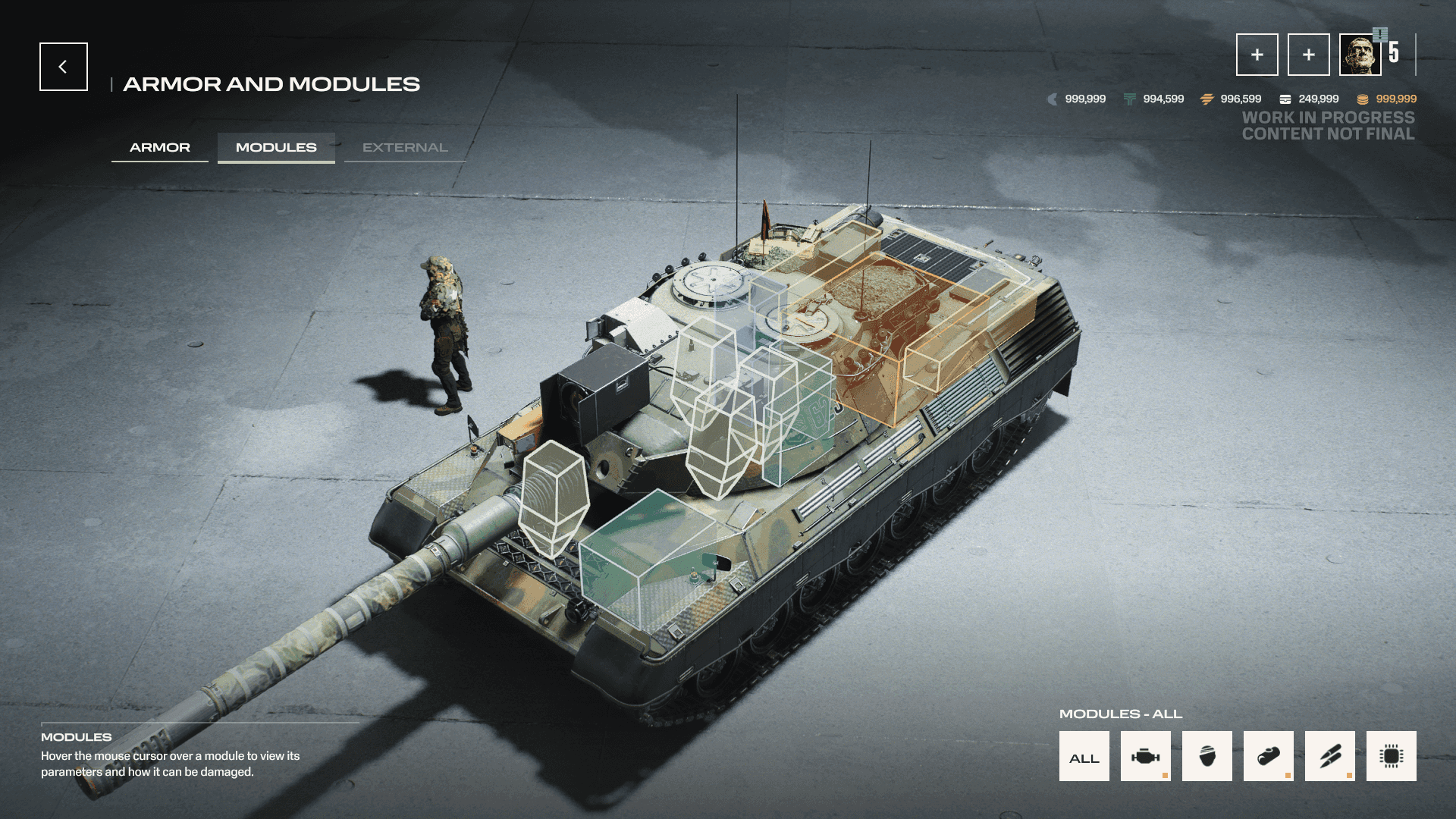1456x819 pixels.
Task: Show all modules with the ALL filter
Action: click(x=1084, y=756)
